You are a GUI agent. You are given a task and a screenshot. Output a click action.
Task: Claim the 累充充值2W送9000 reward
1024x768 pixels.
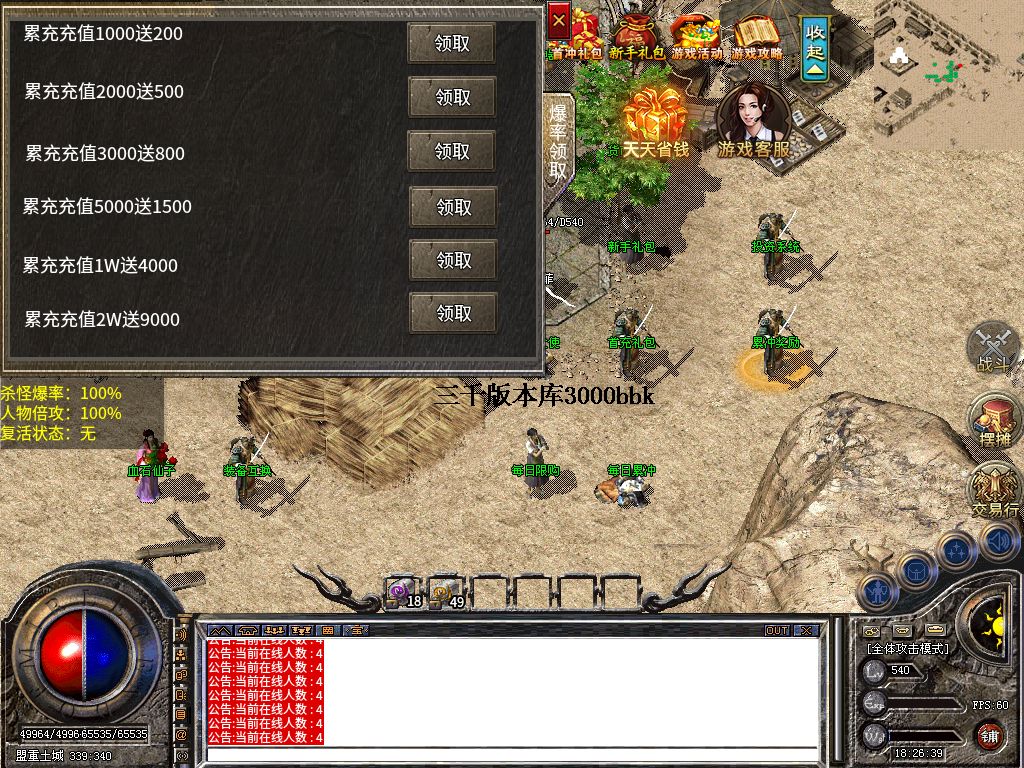[453, 313]
